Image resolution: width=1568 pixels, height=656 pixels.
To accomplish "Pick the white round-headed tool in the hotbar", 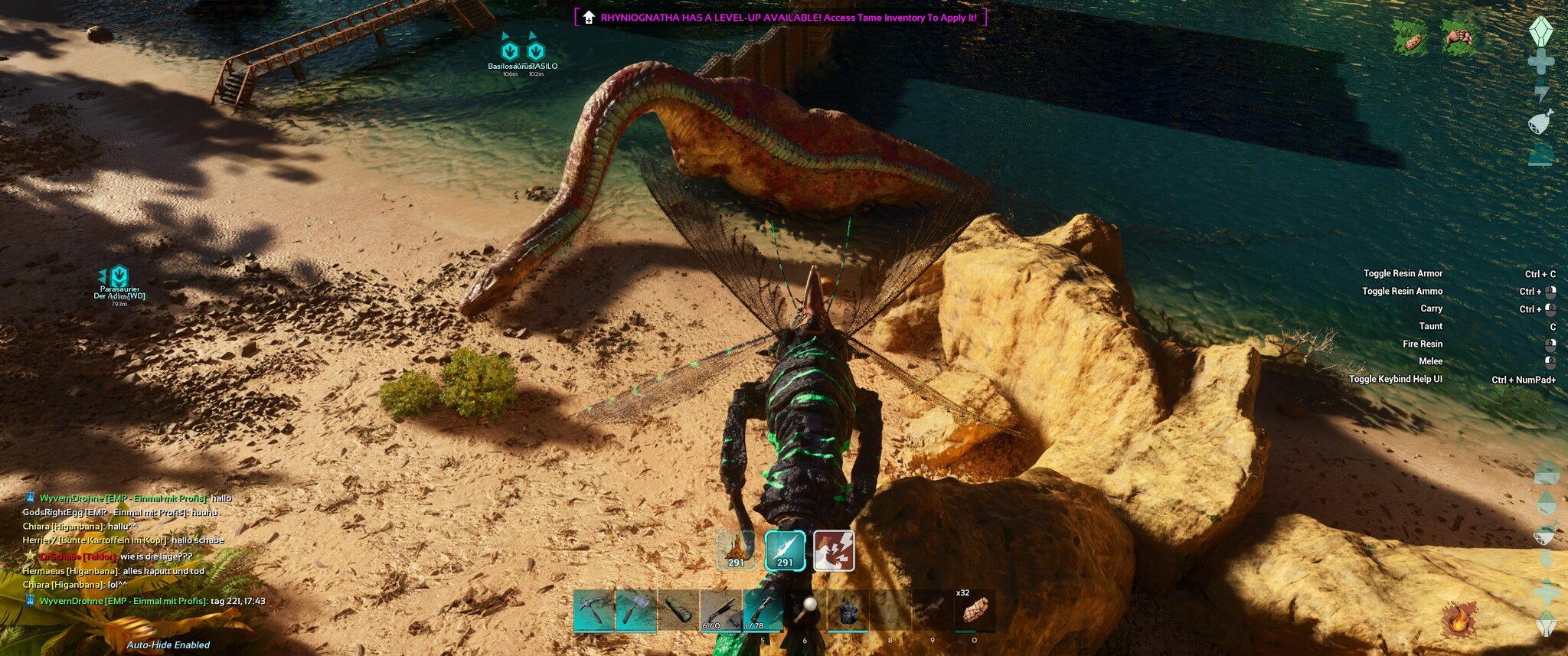I will tap(805, 611).
